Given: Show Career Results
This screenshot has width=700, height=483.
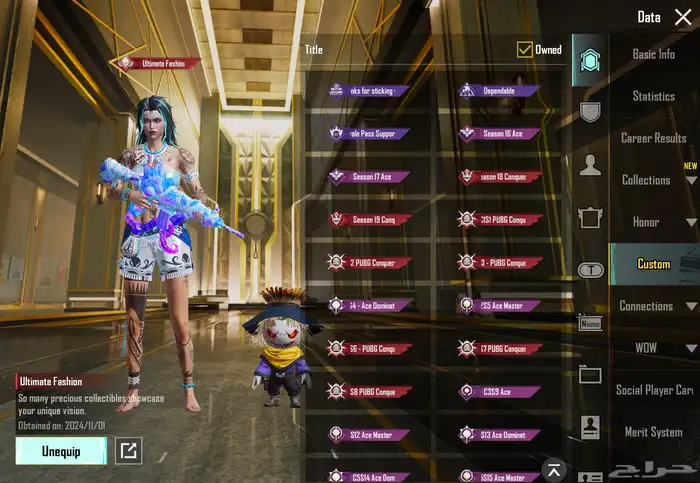Looking at the screenshot, I should (653, 138).
